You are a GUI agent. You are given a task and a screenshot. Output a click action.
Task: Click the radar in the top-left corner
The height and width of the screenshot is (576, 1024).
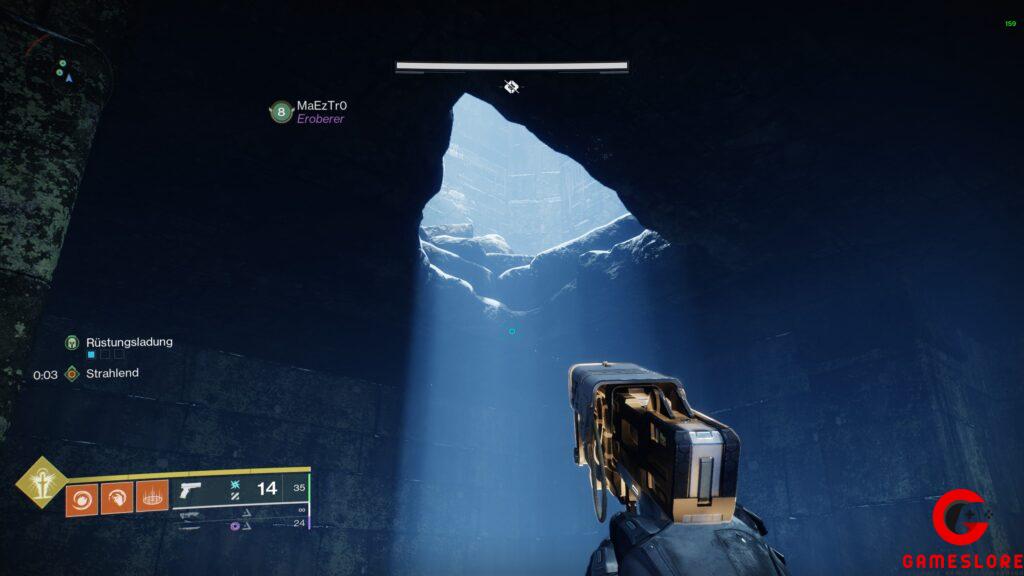(64, 68)
